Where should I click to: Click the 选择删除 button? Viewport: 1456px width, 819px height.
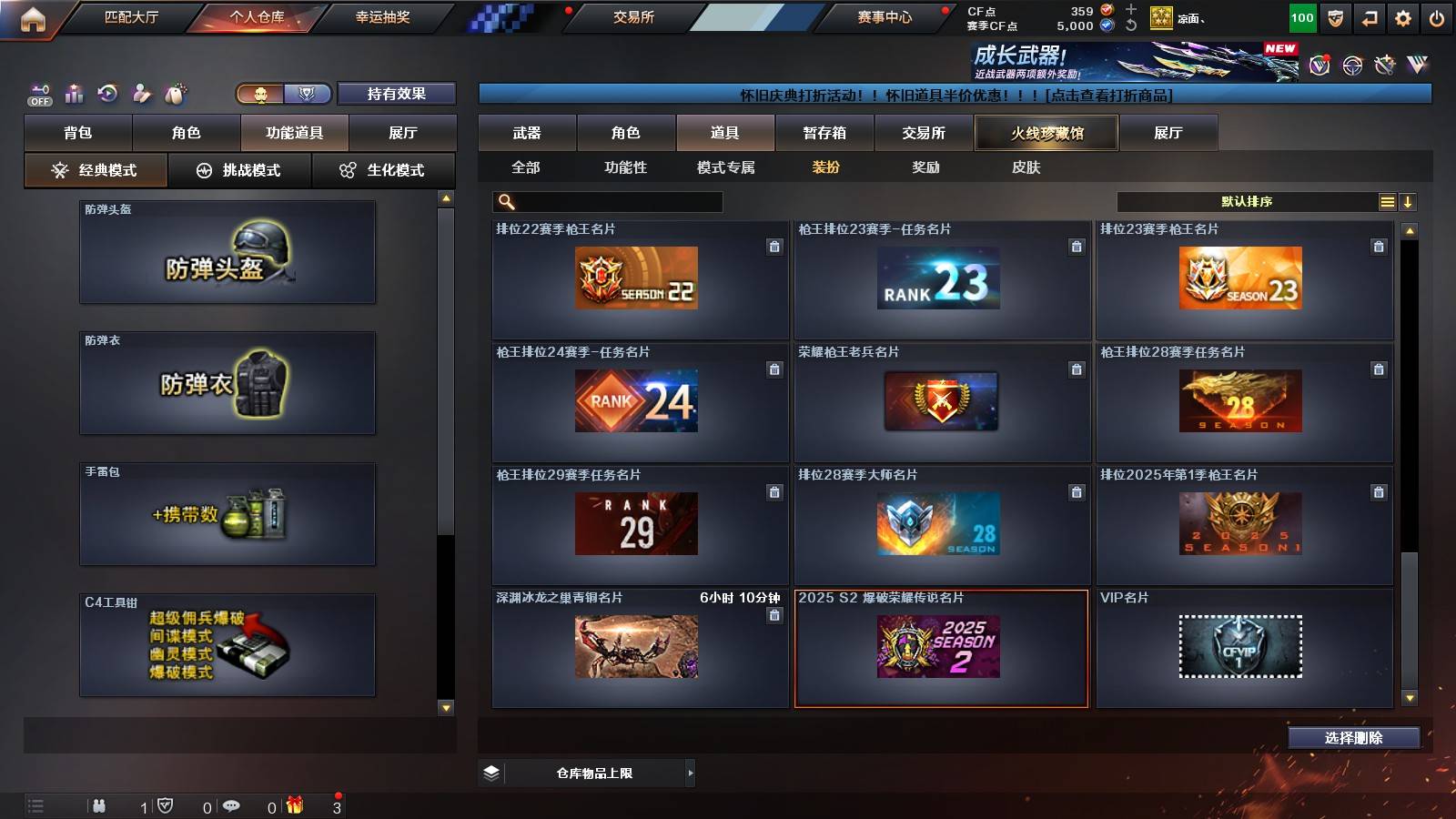[x=1354, y=738]
